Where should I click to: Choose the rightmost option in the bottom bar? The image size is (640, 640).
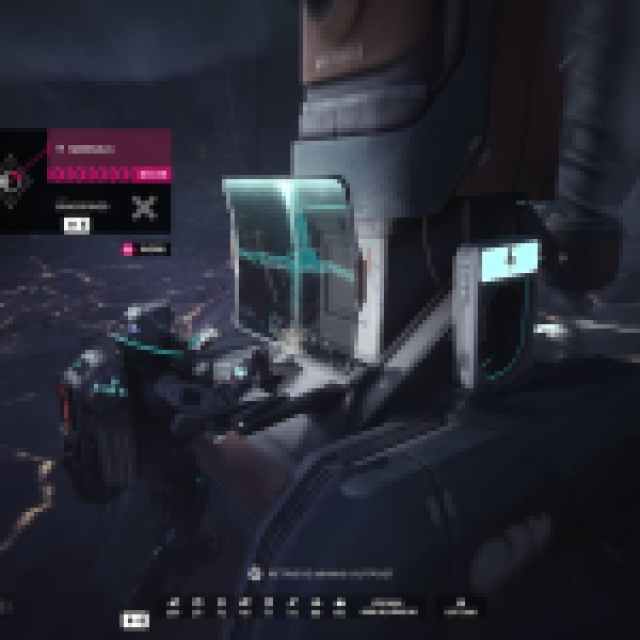coord(460,607)
